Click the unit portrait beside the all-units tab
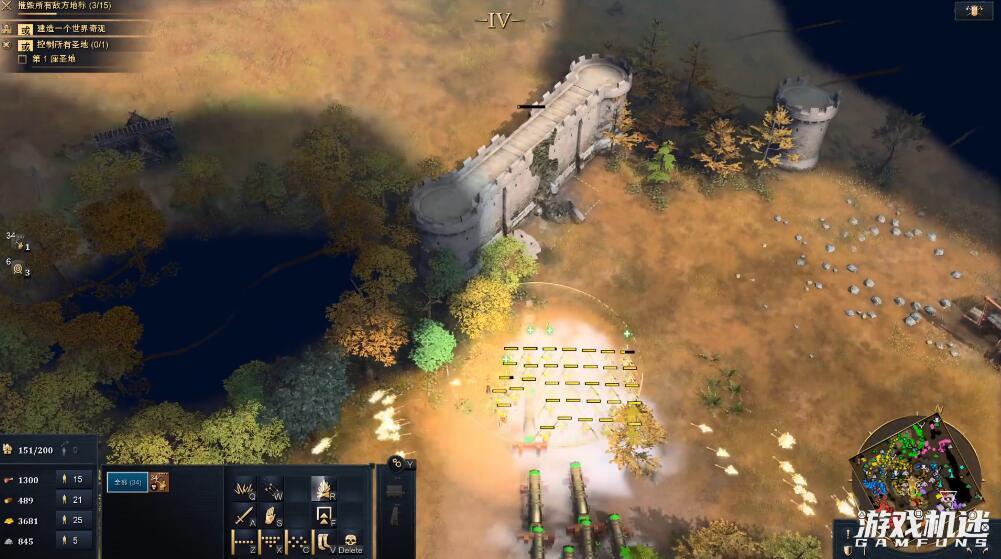The width and height of the screenshot is (1001, 559). point(160,482)
